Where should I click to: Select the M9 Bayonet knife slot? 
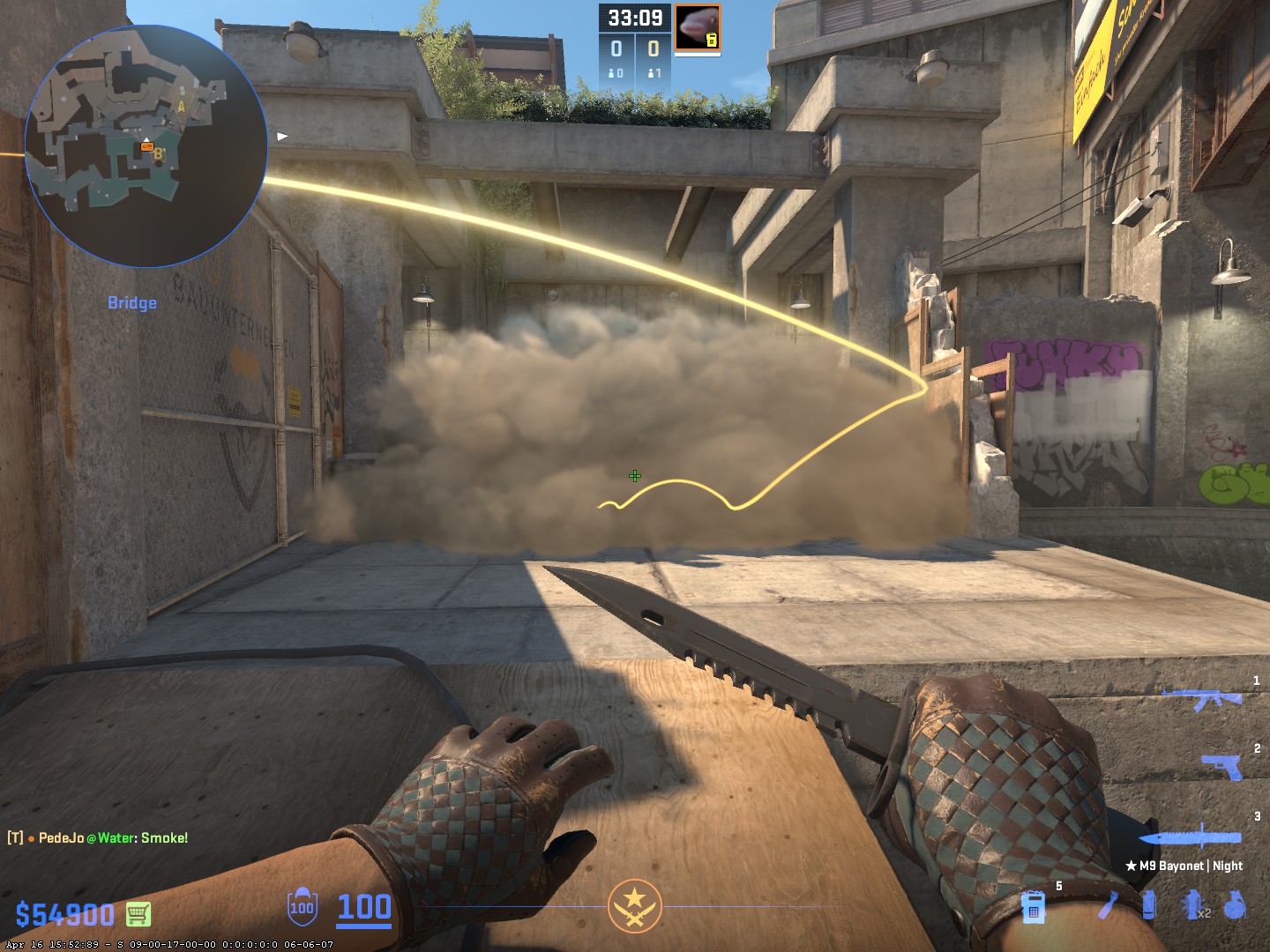point(1189,837)
